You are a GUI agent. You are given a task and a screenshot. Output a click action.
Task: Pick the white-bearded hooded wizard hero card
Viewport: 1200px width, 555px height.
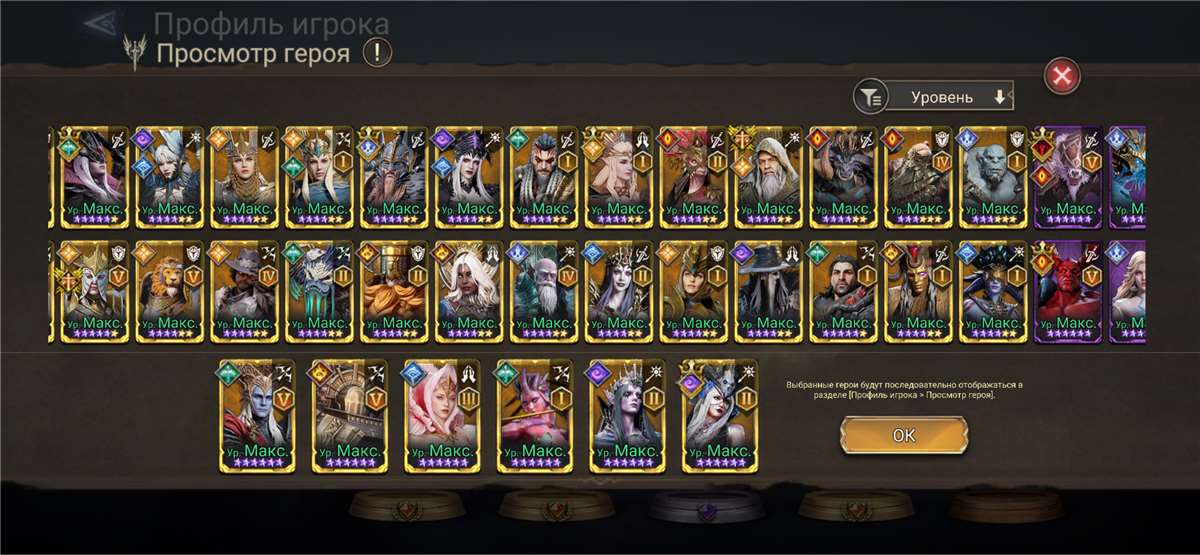766,177
